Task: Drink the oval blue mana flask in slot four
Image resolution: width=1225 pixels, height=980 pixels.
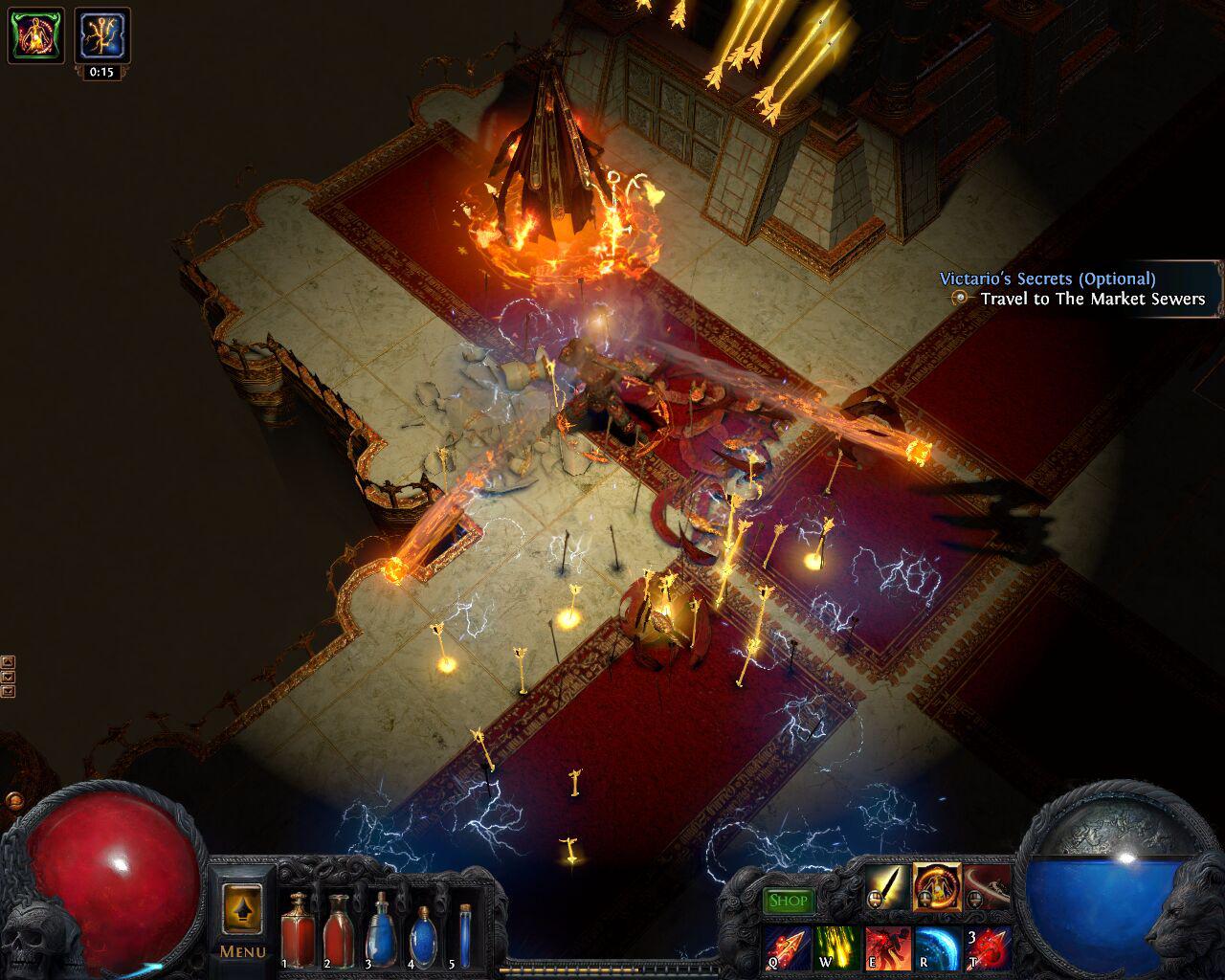Action: pos(422,933)
